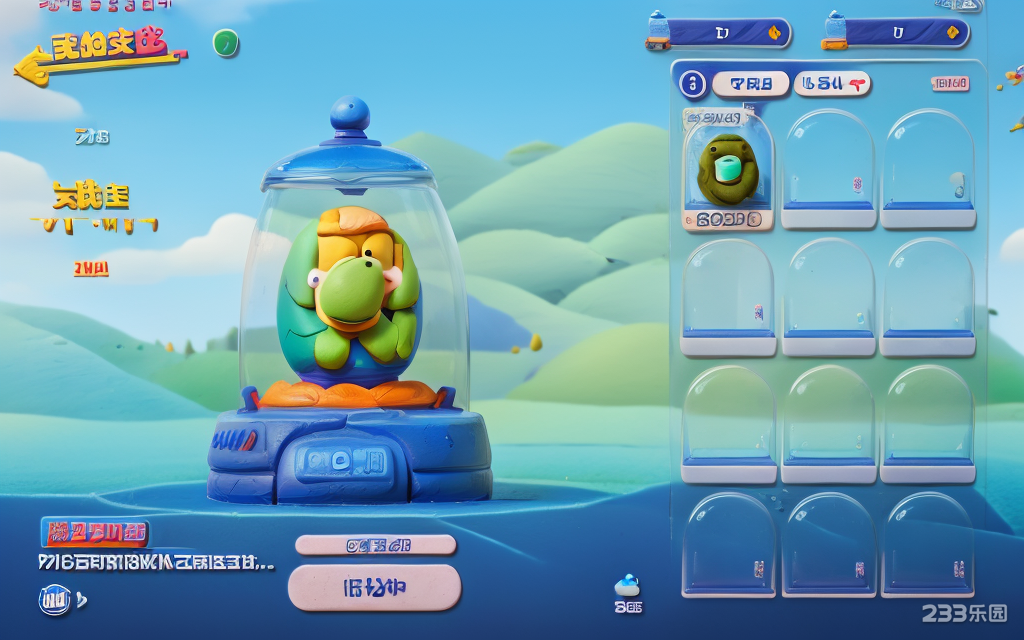Click the large pink button below the pedestal

[374, 587]
